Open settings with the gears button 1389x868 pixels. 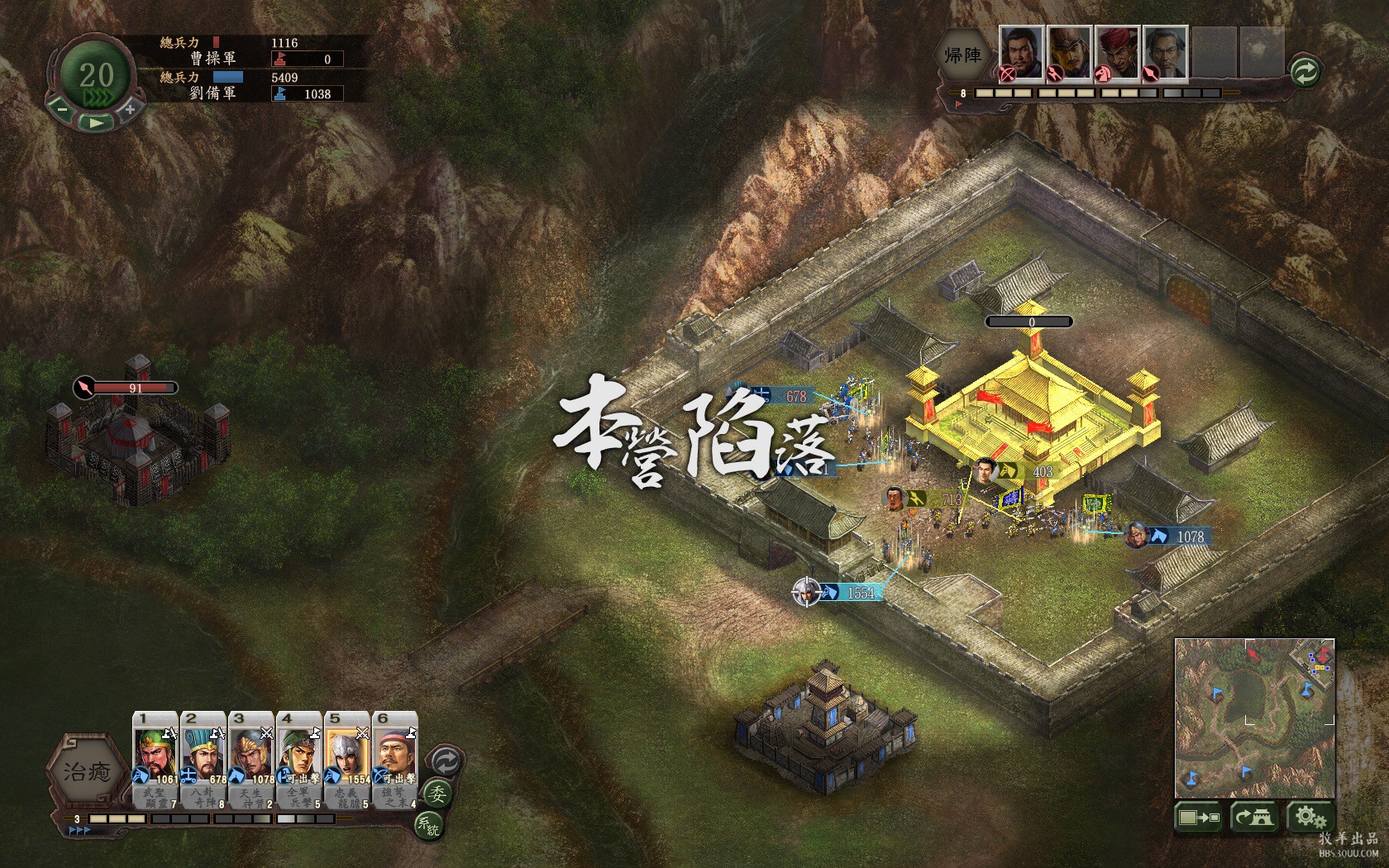(1310, 818)
